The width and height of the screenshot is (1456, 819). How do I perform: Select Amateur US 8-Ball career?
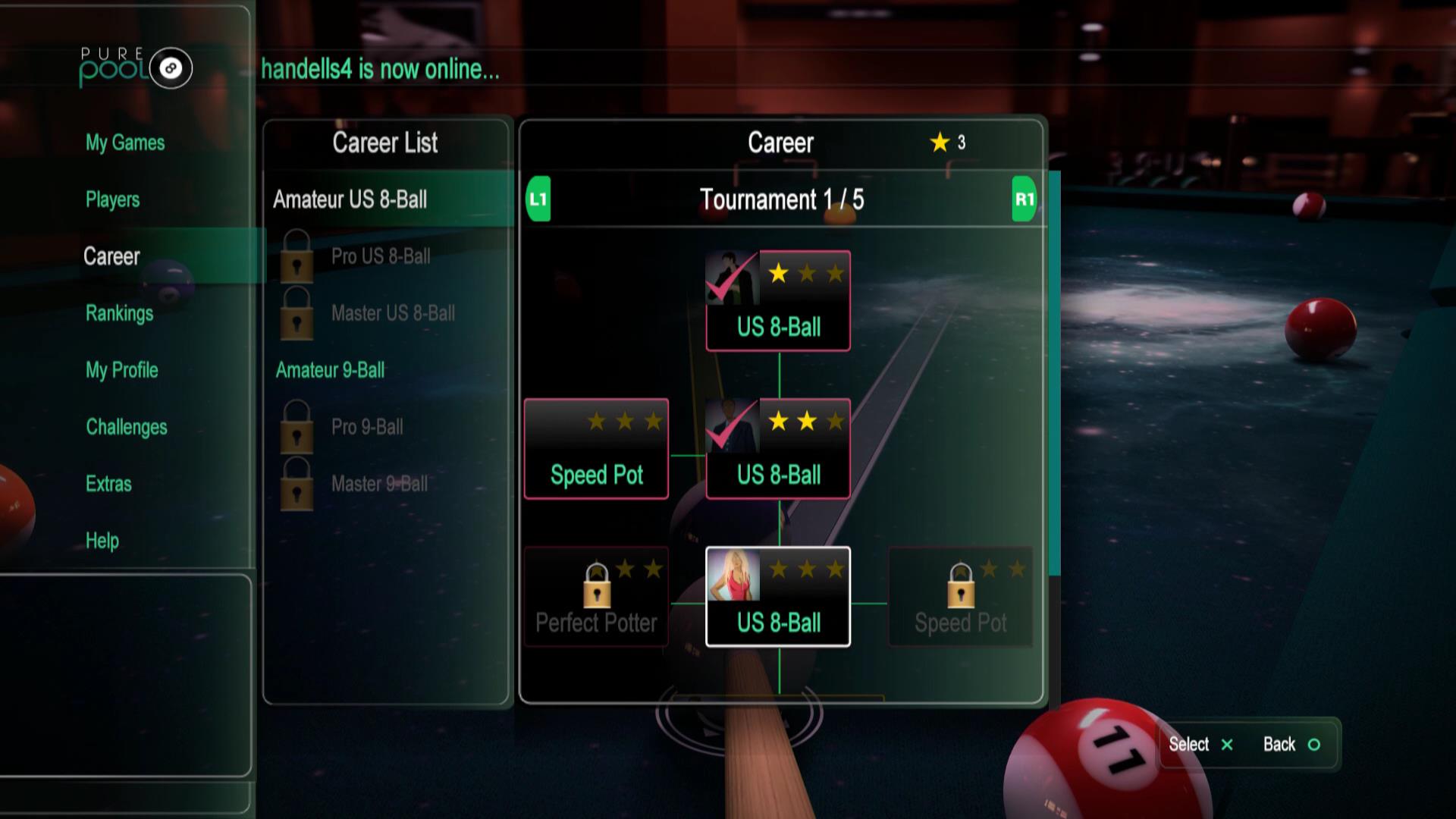click(350, 199)
